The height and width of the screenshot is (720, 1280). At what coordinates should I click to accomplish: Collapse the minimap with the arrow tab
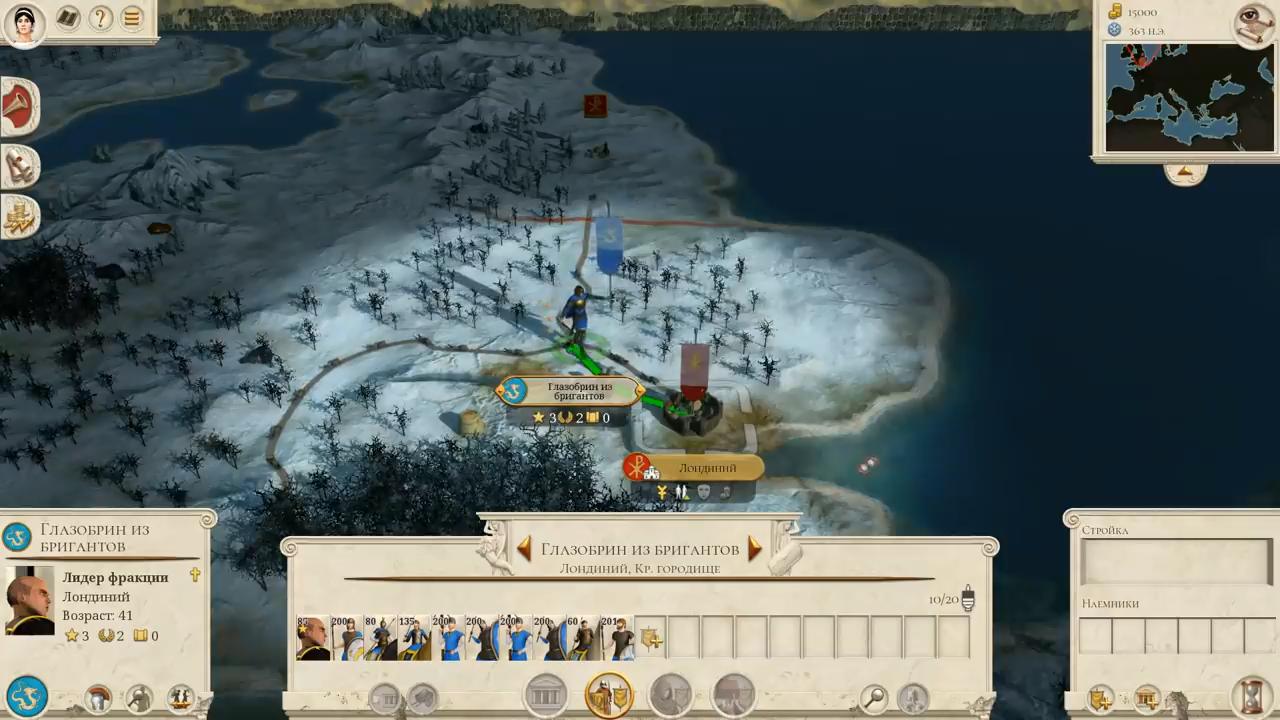[x=1185, y=174]
